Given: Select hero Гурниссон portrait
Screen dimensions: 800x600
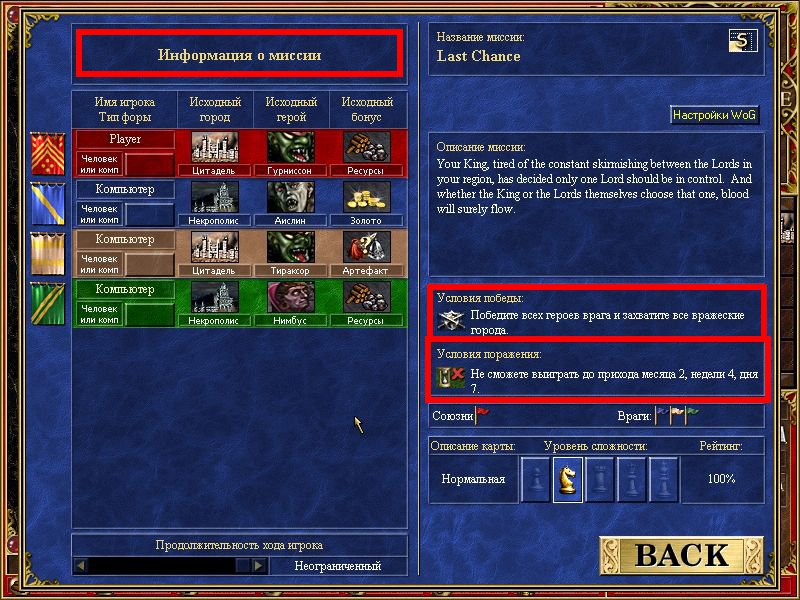Looking at the screenshot, I should pos(290,148).
